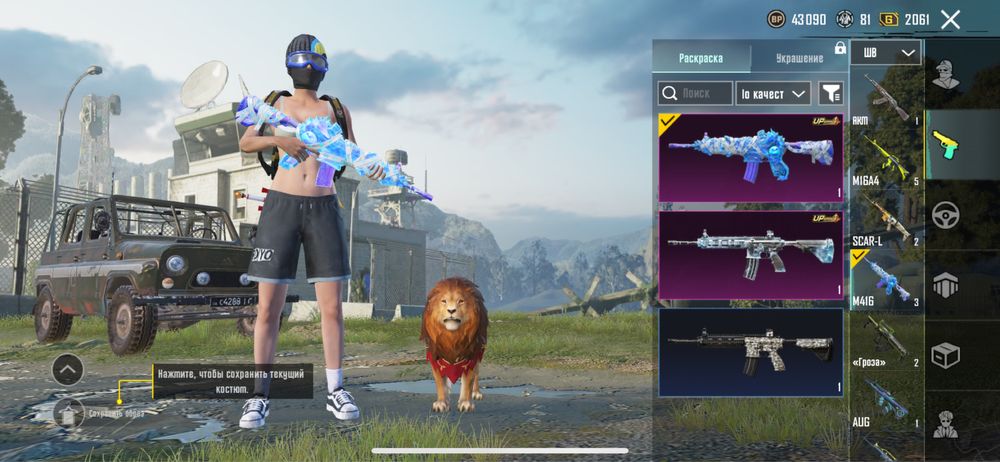Pick the black-and-white patterned M416 skin
Image resolution: width=1000 pixels, height=462 pixels.
click(750, 351)
